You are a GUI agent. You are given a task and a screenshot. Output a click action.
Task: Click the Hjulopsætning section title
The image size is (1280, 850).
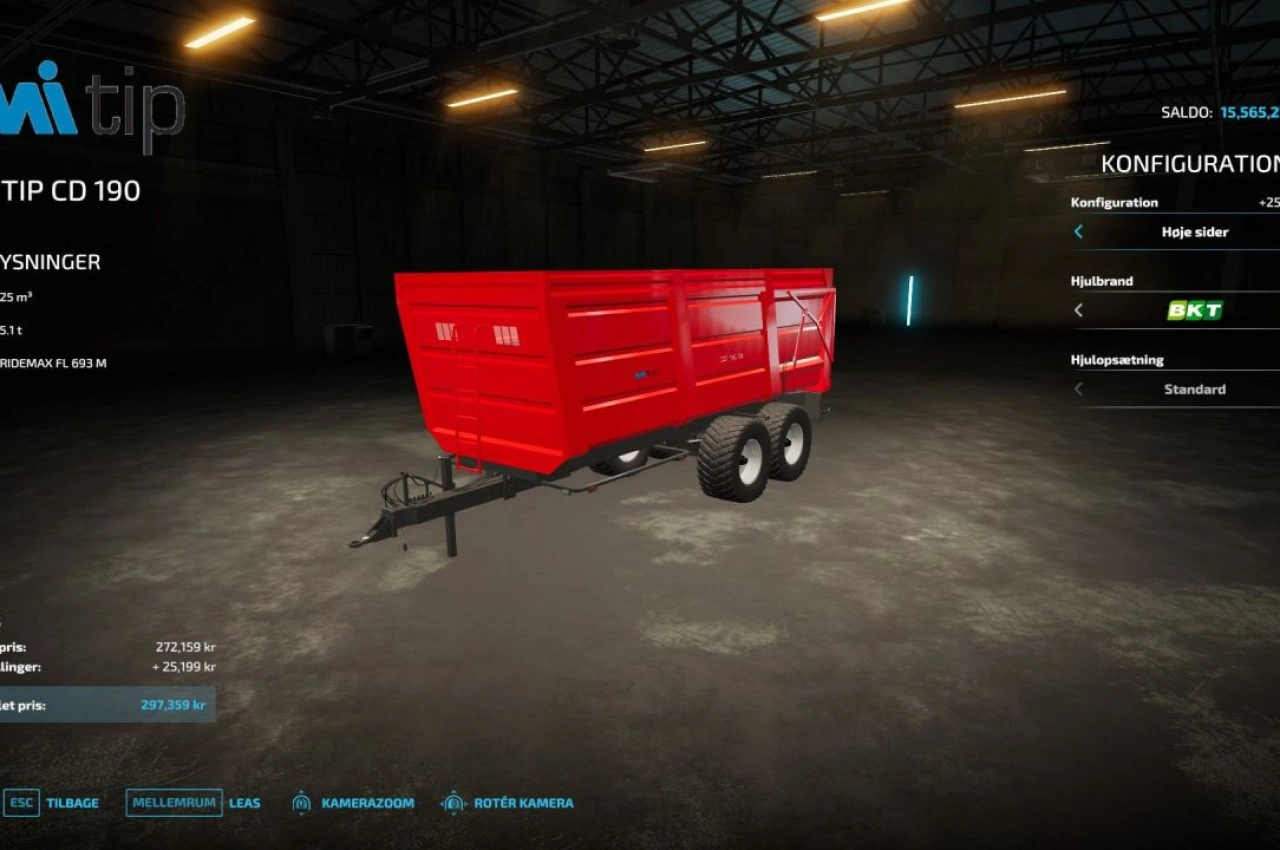(1117, 359)
